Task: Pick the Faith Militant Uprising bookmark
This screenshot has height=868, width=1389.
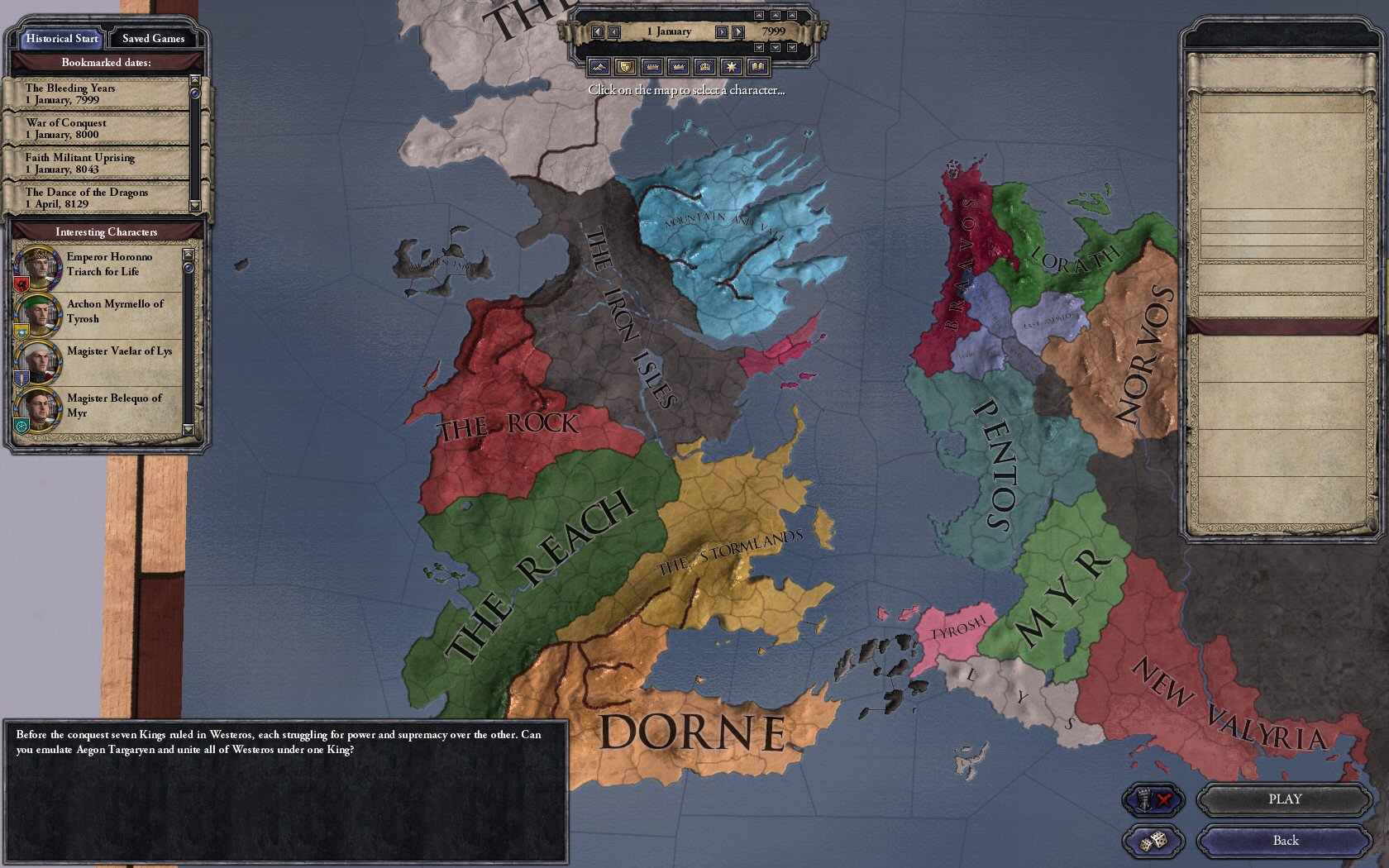Action: [98, 163]
